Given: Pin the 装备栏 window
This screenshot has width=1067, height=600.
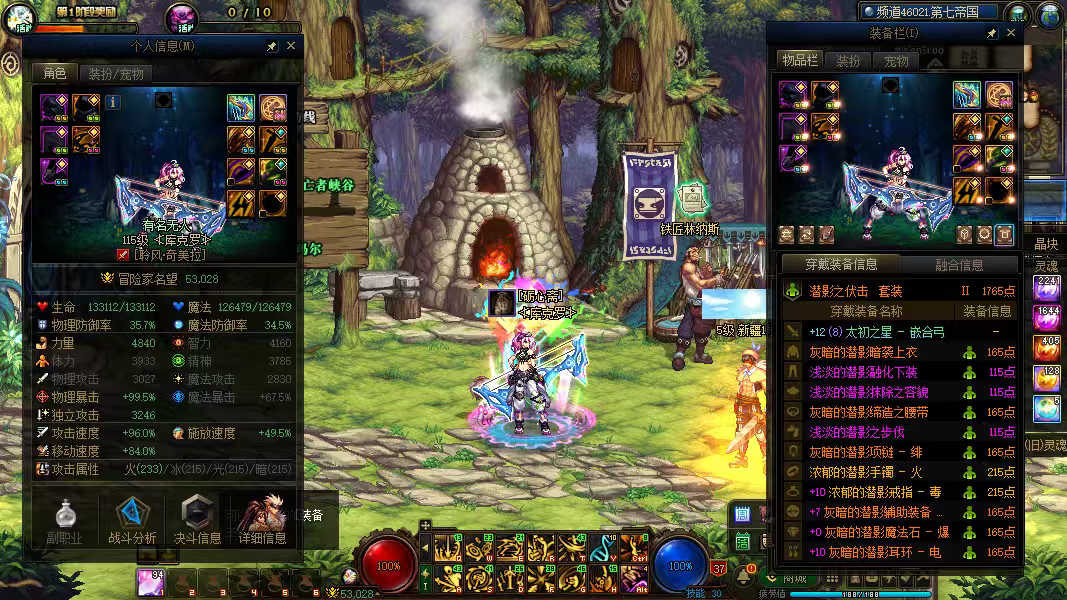Looking at the screenshot, I should click(991, 33).
